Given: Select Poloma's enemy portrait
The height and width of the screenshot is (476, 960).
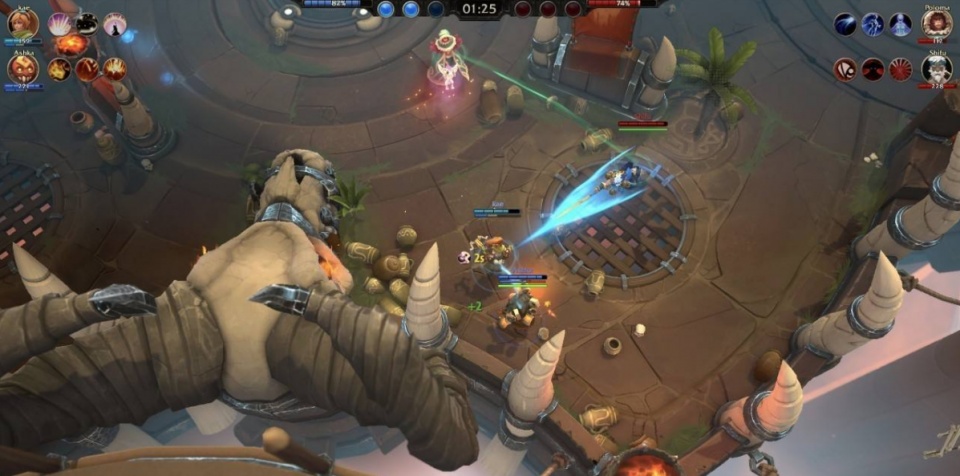Looking at the screenshot, I should 936,24.
